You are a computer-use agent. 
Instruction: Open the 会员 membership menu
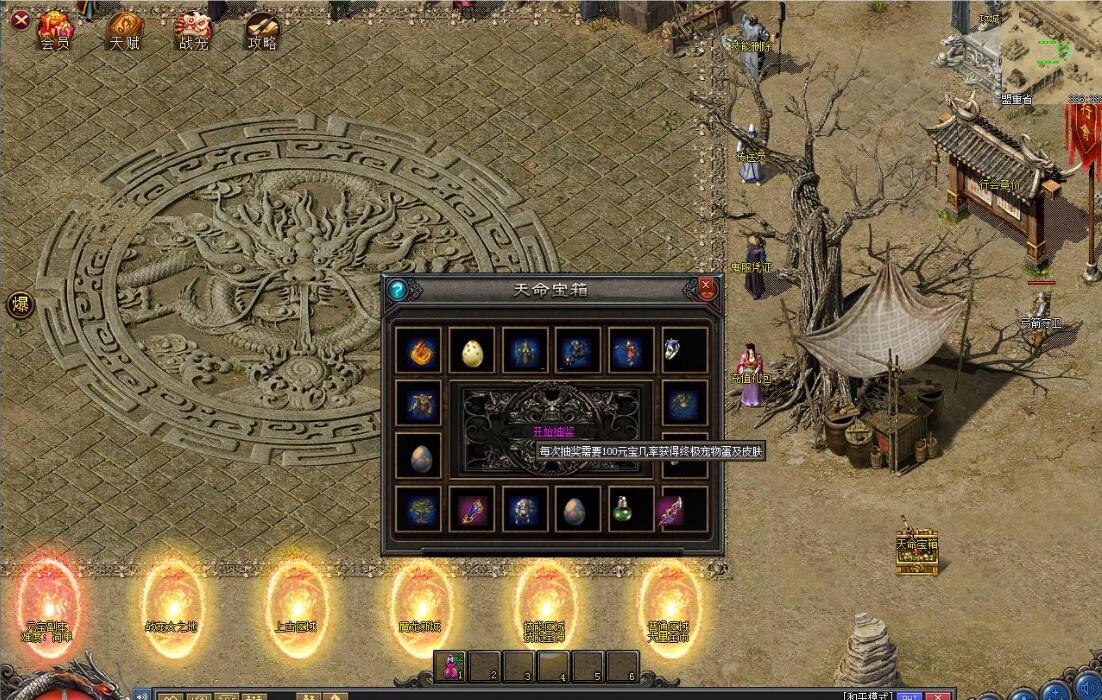[55, 31]
